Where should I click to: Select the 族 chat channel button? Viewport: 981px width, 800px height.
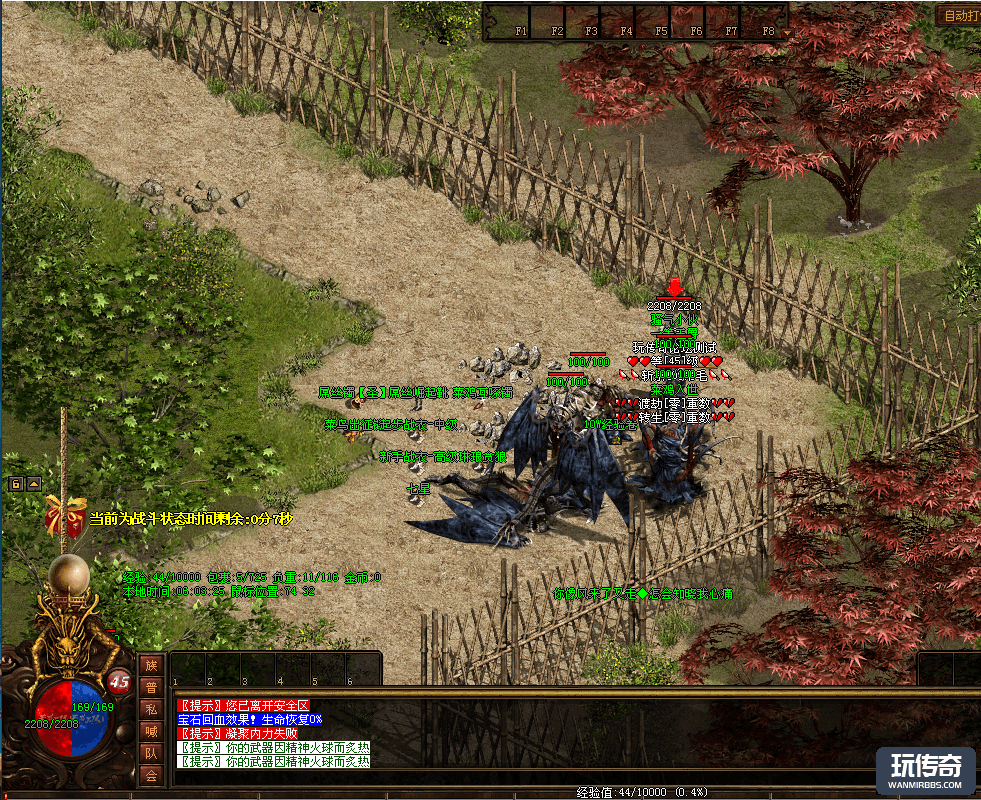coord(150,665)
